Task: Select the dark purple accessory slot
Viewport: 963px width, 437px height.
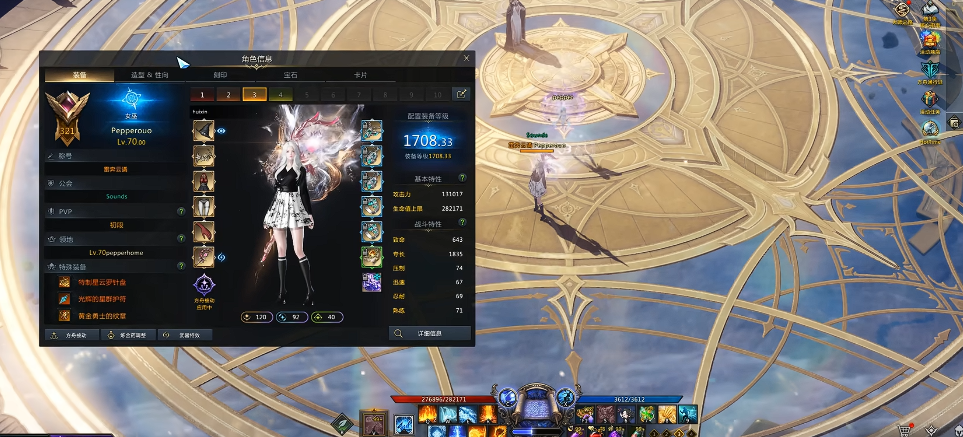Action: coord(371,282)
